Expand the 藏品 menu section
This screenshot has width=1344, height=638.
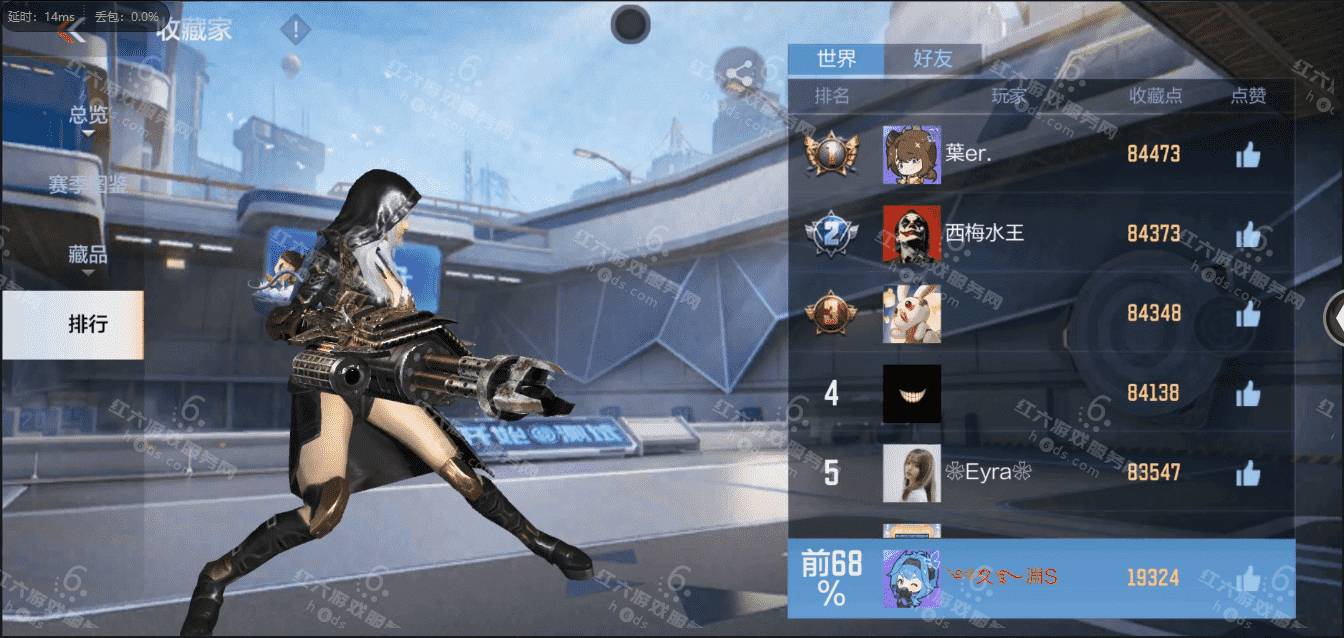[88, 255]
